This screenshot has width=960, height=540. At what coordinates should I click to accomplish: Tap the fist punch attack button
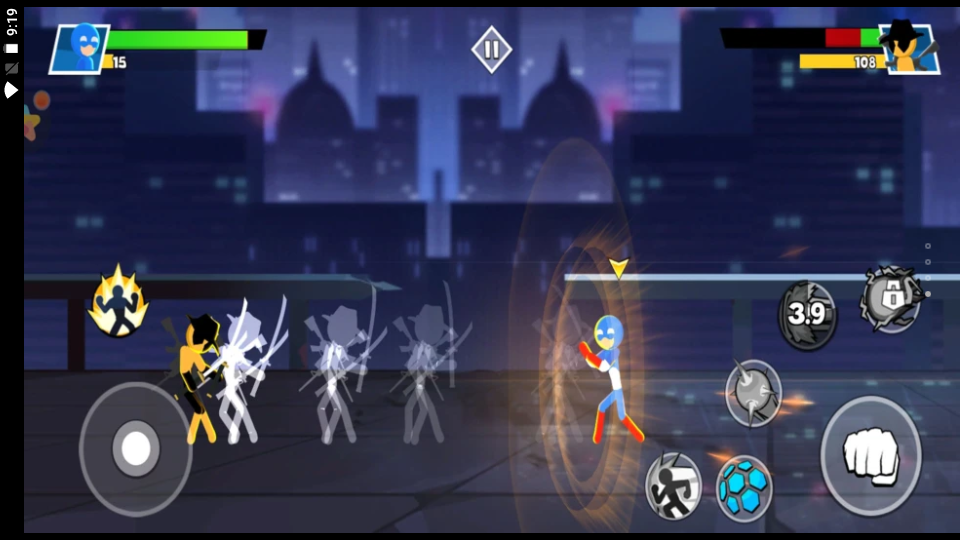tap(870, 456)
